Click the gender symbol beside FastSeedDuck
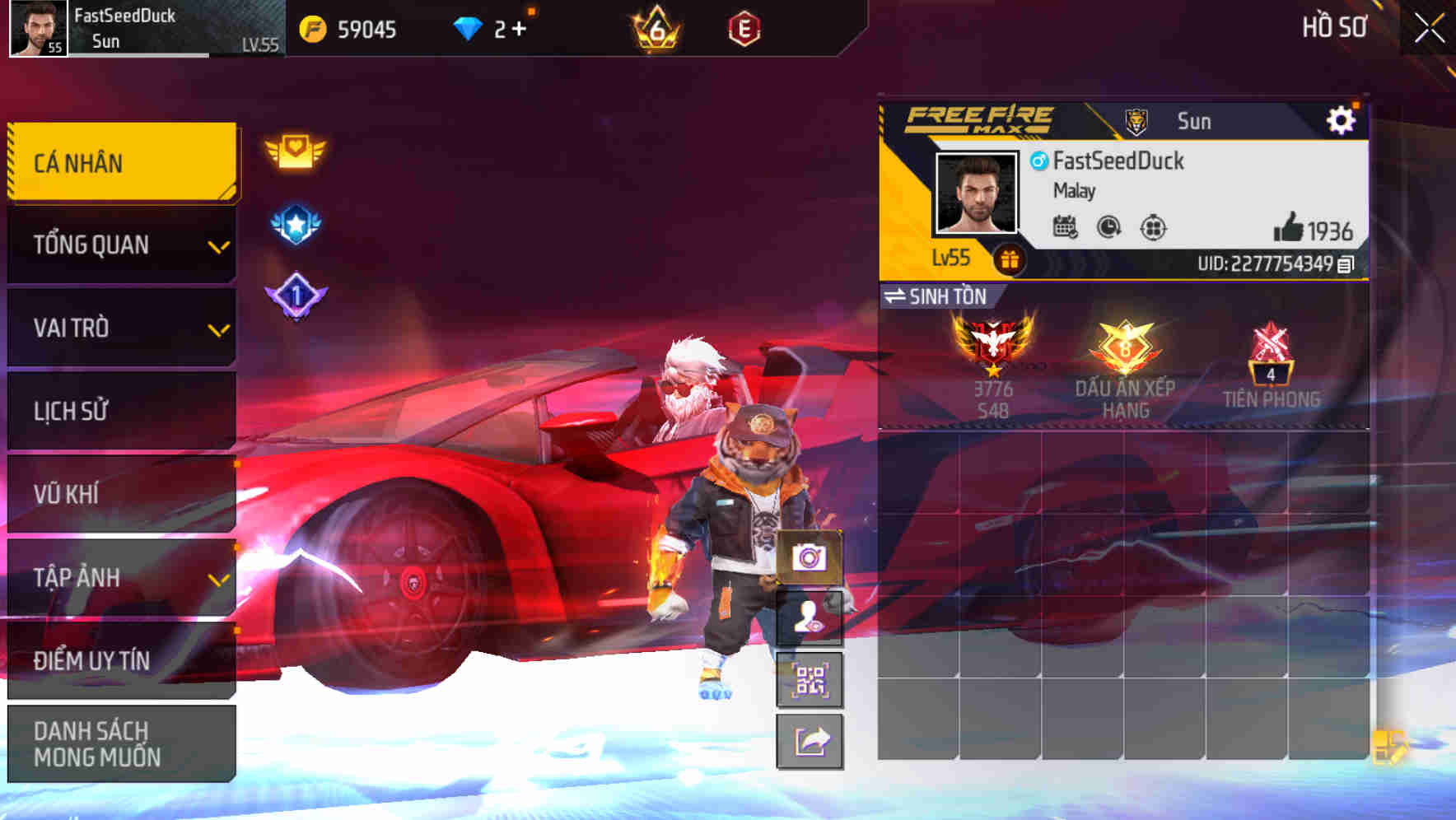This screenshot has height=820, width=1456. [1039, 161]
